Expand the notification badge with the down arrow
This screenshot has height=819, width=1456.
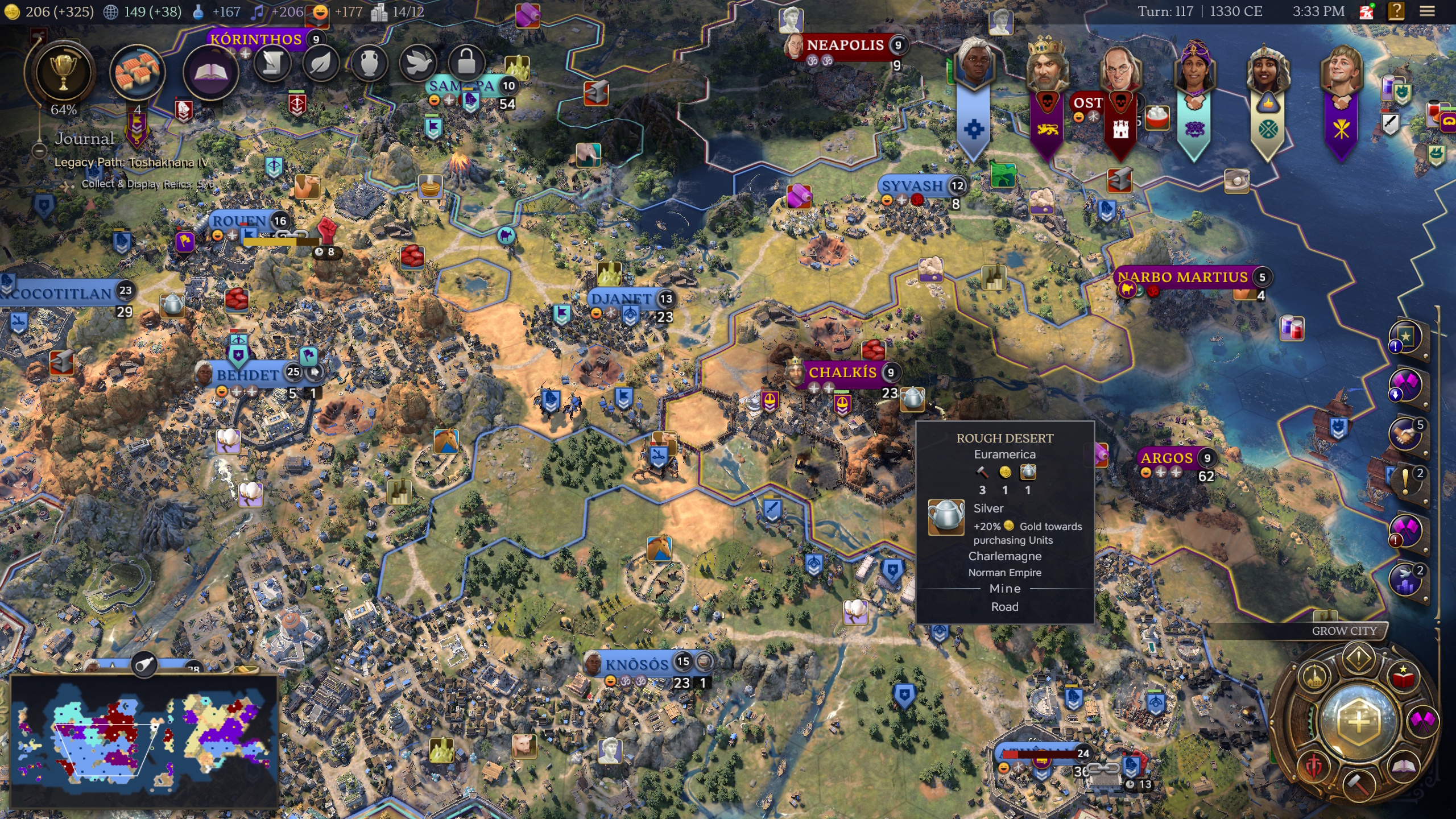coord(1395,394)
